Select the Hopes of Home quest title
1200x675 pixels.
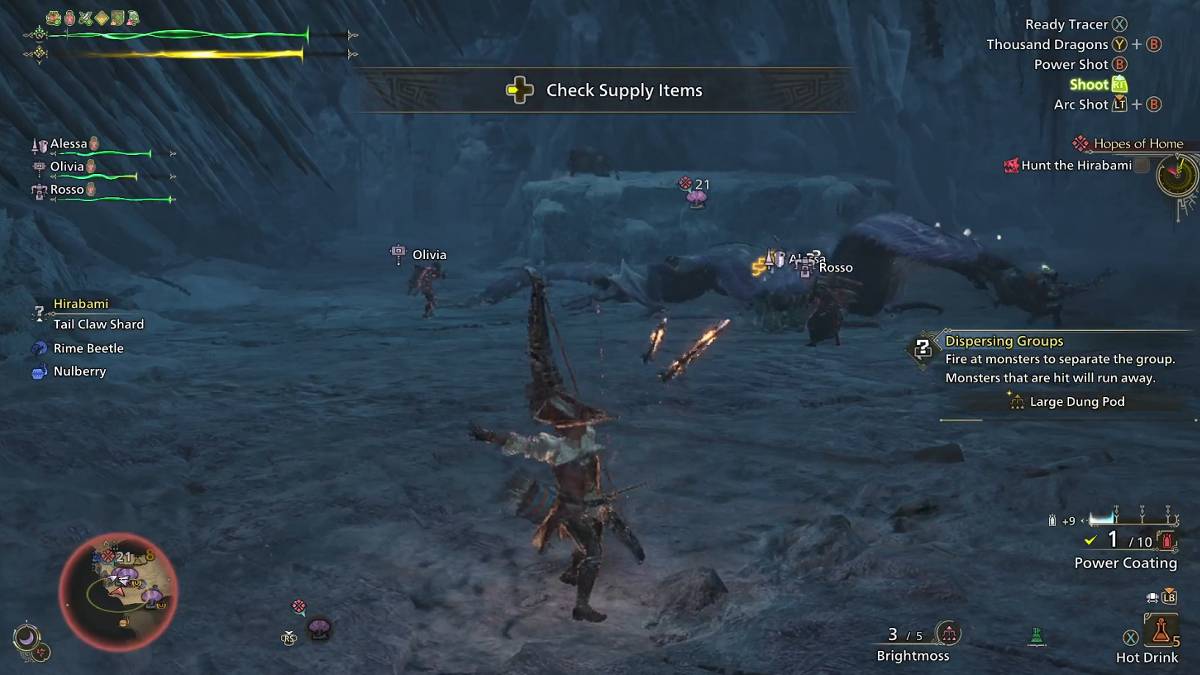1137,144
